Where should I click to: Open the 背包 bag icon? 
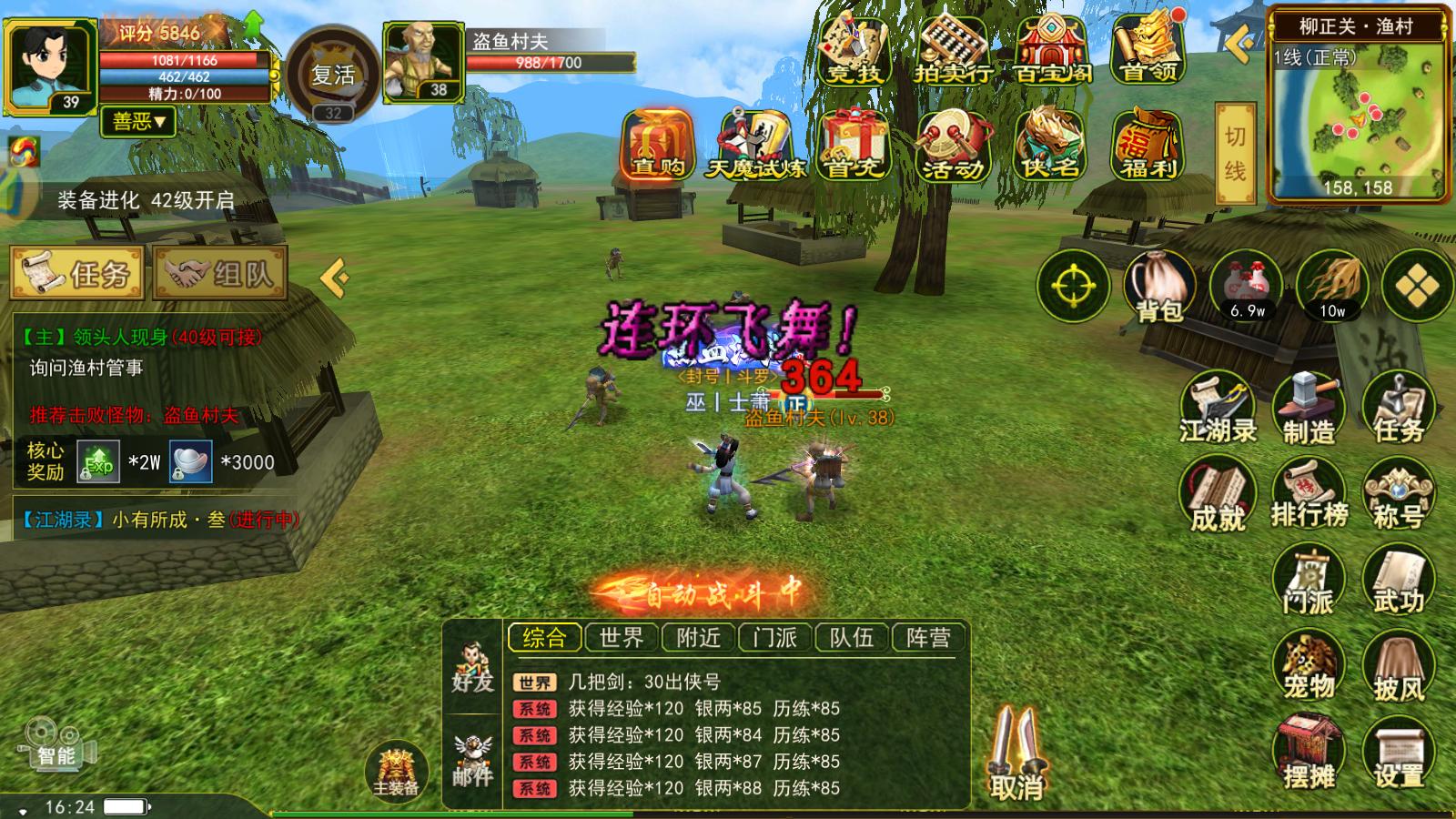pyautogui.click(x=1159, y=287)
